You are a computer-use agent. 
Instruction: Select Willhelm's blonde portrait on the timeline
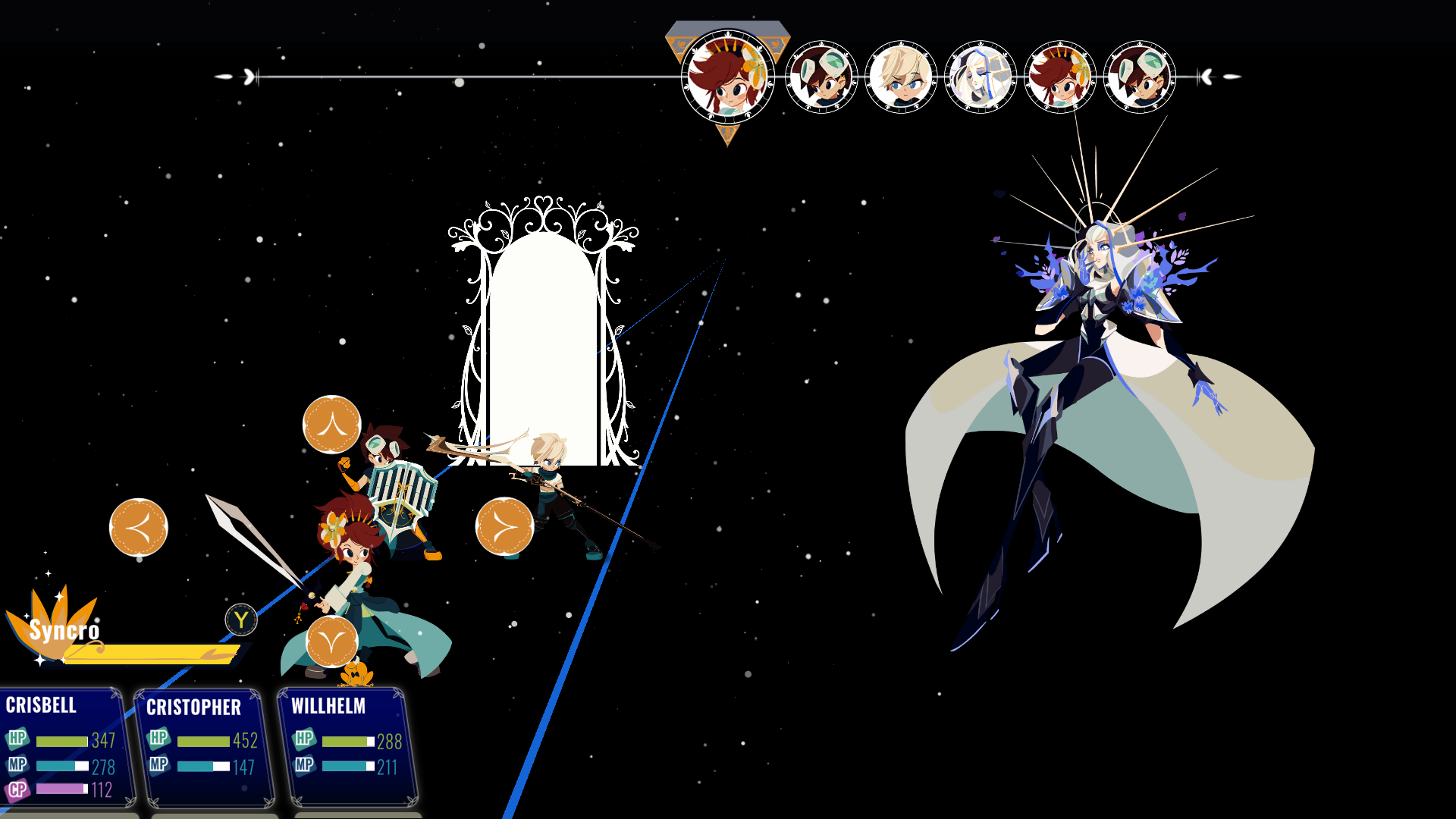902,76
